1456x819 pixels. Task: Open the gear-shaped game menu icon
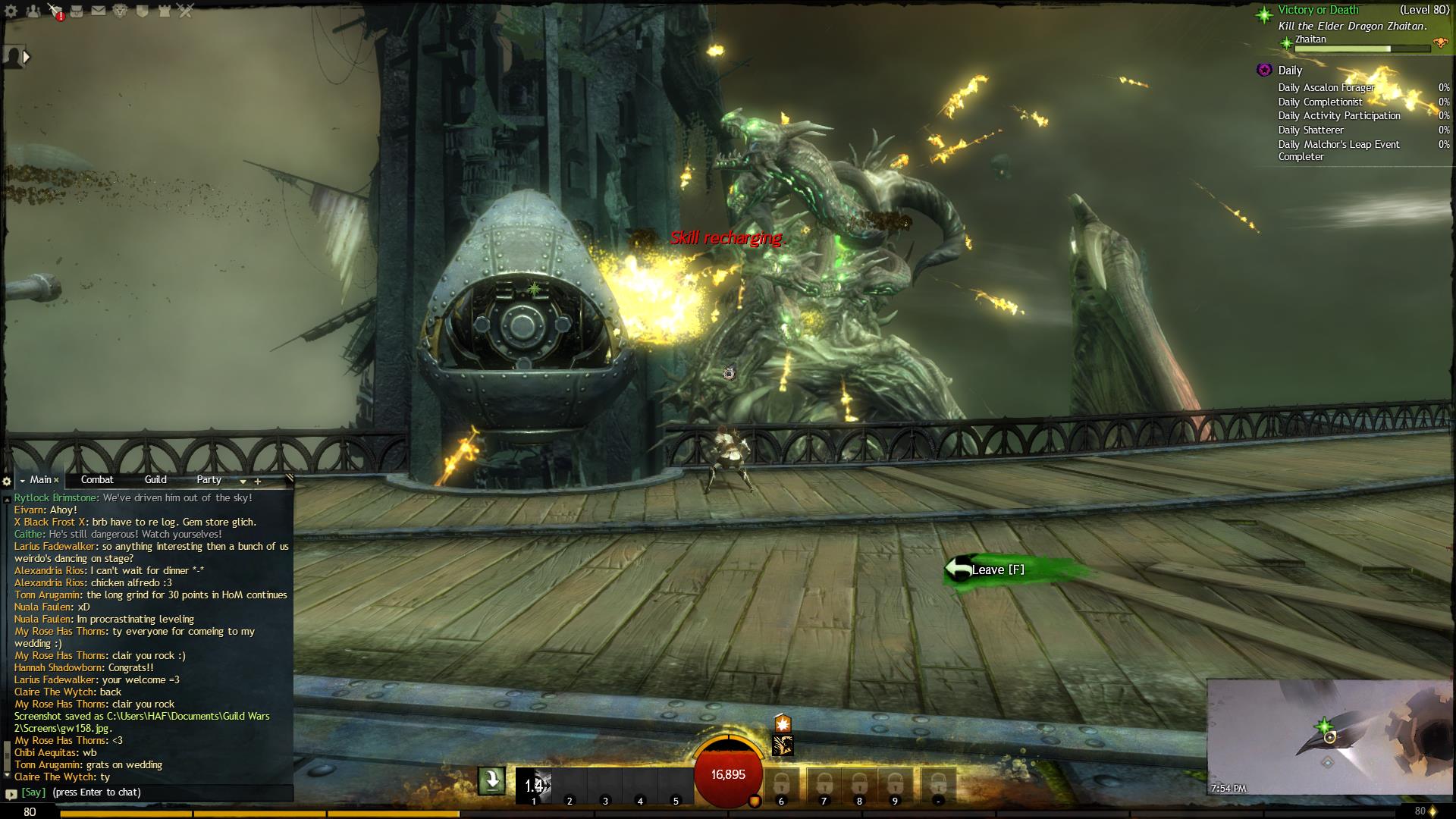12,11
